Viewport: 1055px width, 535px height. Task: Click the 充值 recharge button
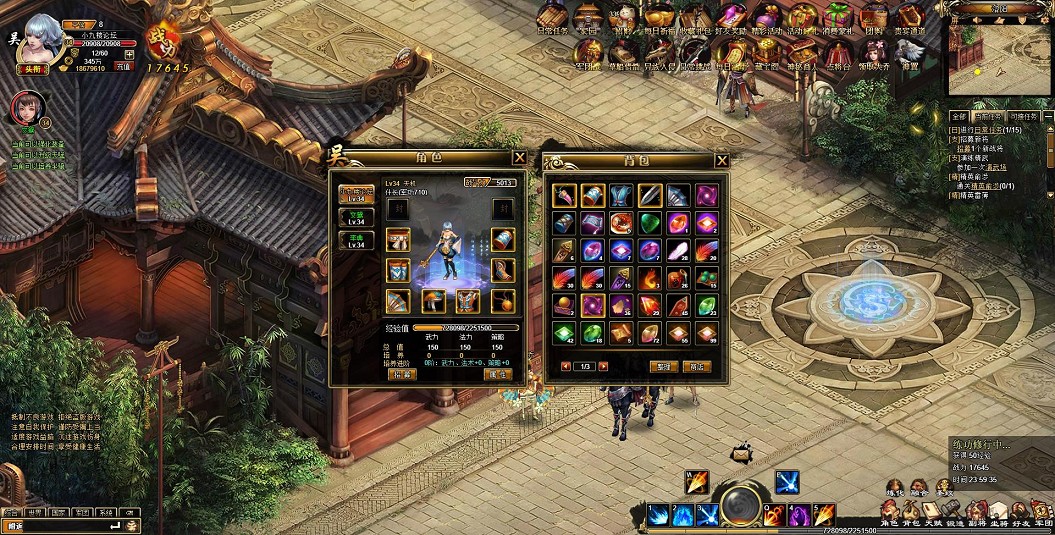123,66
